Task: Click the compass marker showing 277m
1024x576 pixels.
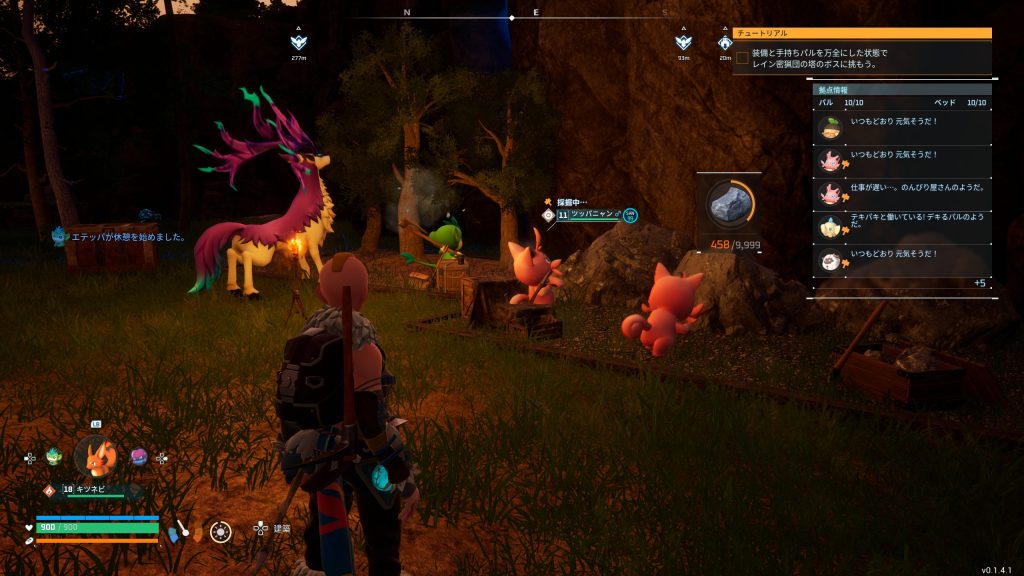Action: 298,43
